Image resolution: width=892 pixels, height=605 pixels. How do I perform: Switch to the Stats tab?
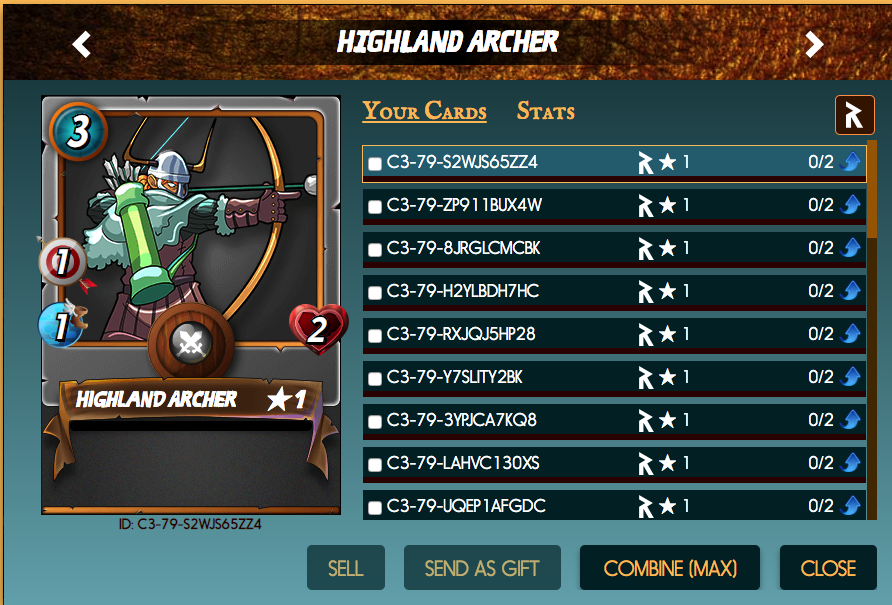pyautogui.click(x=545, y=112)
